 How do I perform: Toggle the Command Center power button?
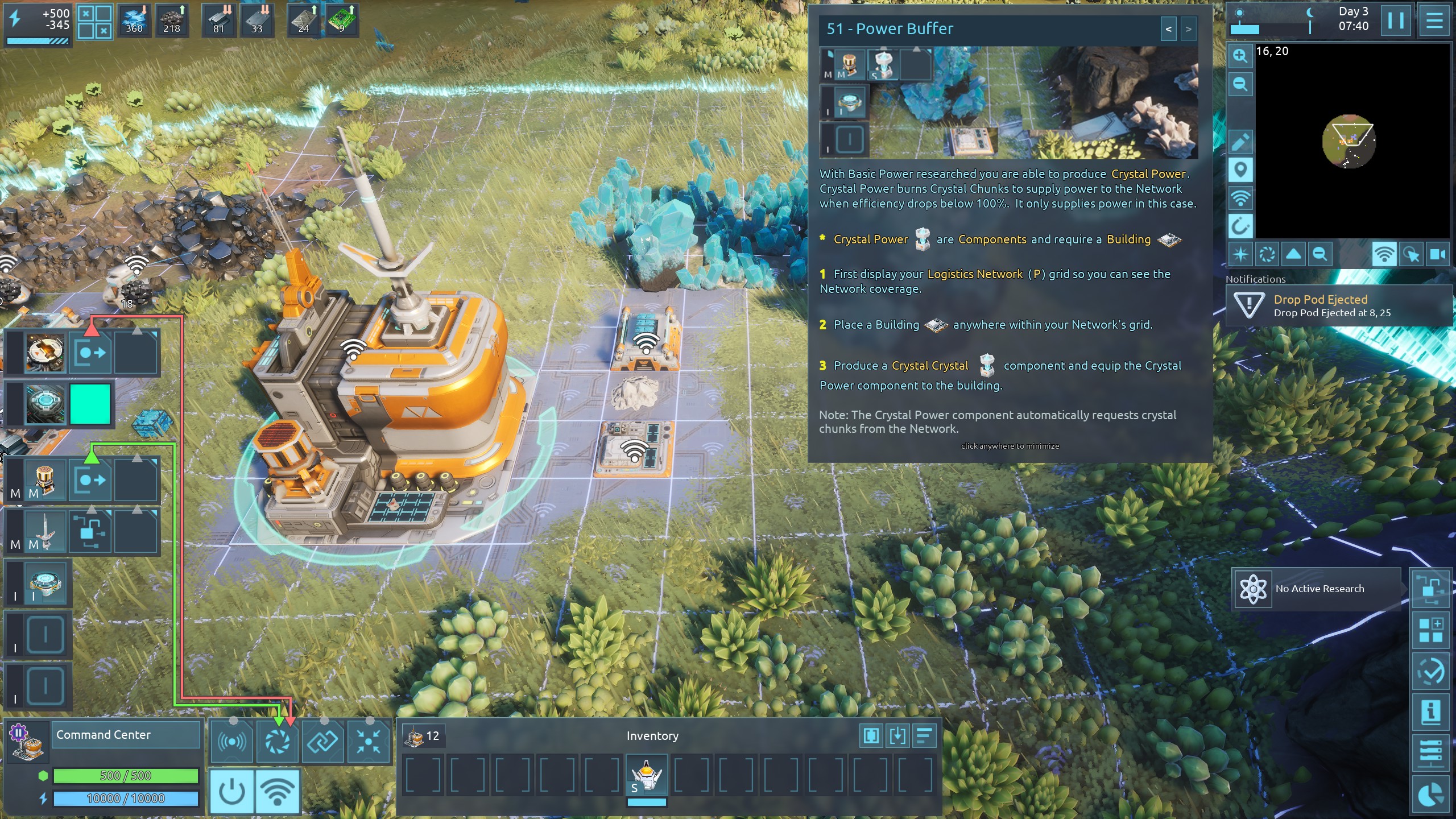[x=231, y=791]
